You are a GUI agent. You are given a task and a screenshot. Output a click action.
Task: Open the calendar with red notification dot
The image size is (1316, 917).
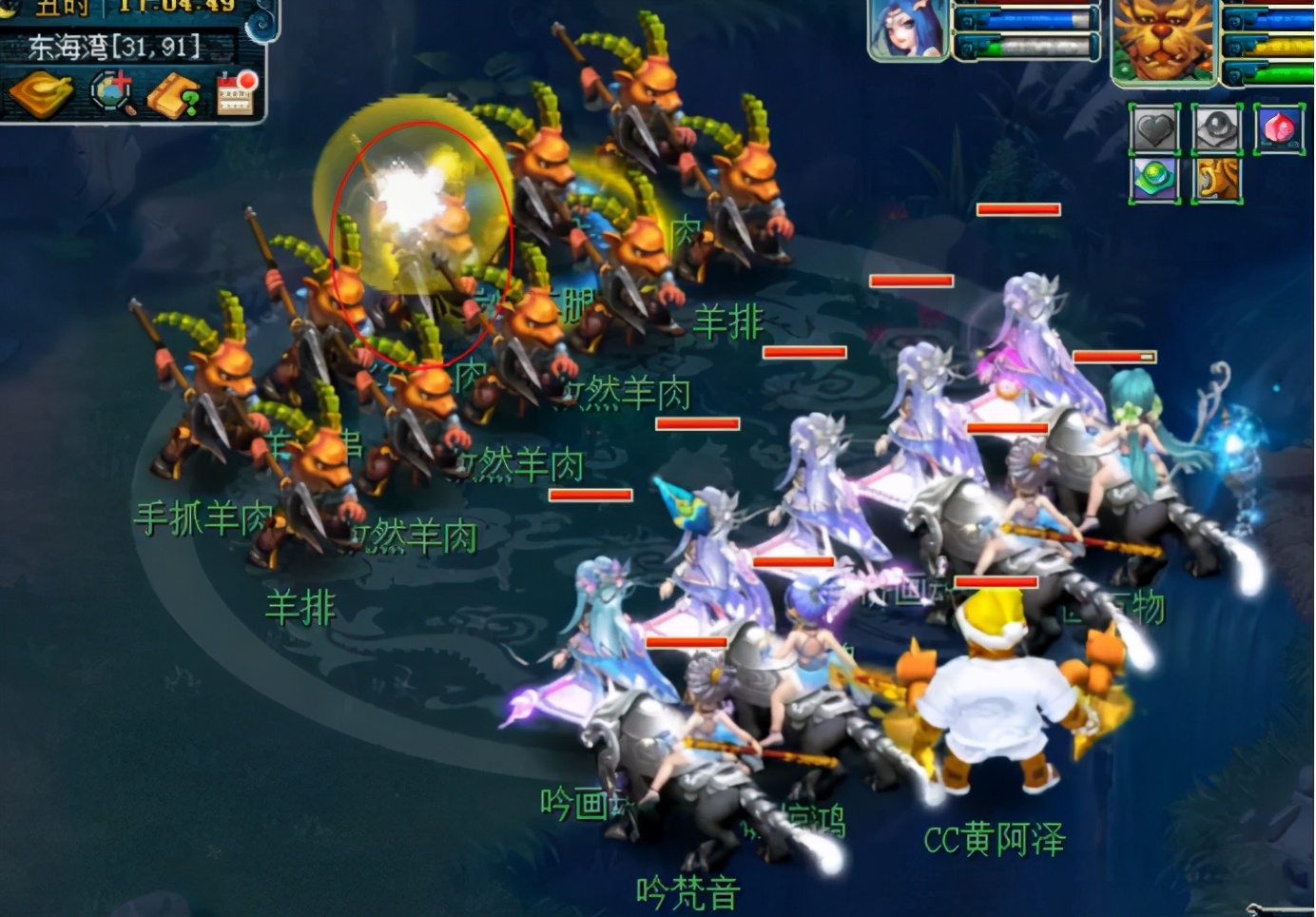237,93
